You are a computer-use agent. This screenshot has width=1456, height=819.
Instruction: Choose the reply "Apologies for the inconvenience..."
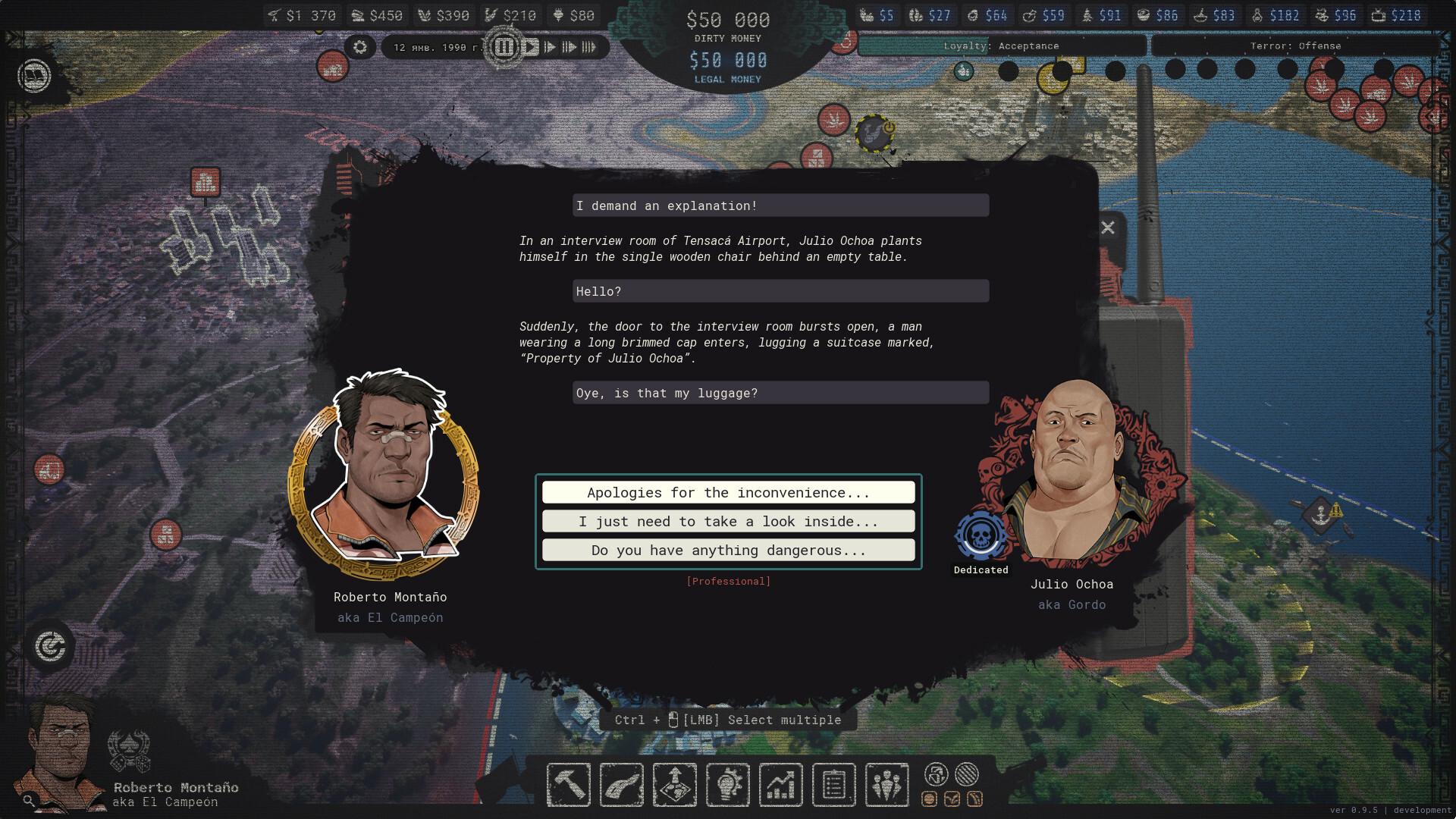coord(728,493)
